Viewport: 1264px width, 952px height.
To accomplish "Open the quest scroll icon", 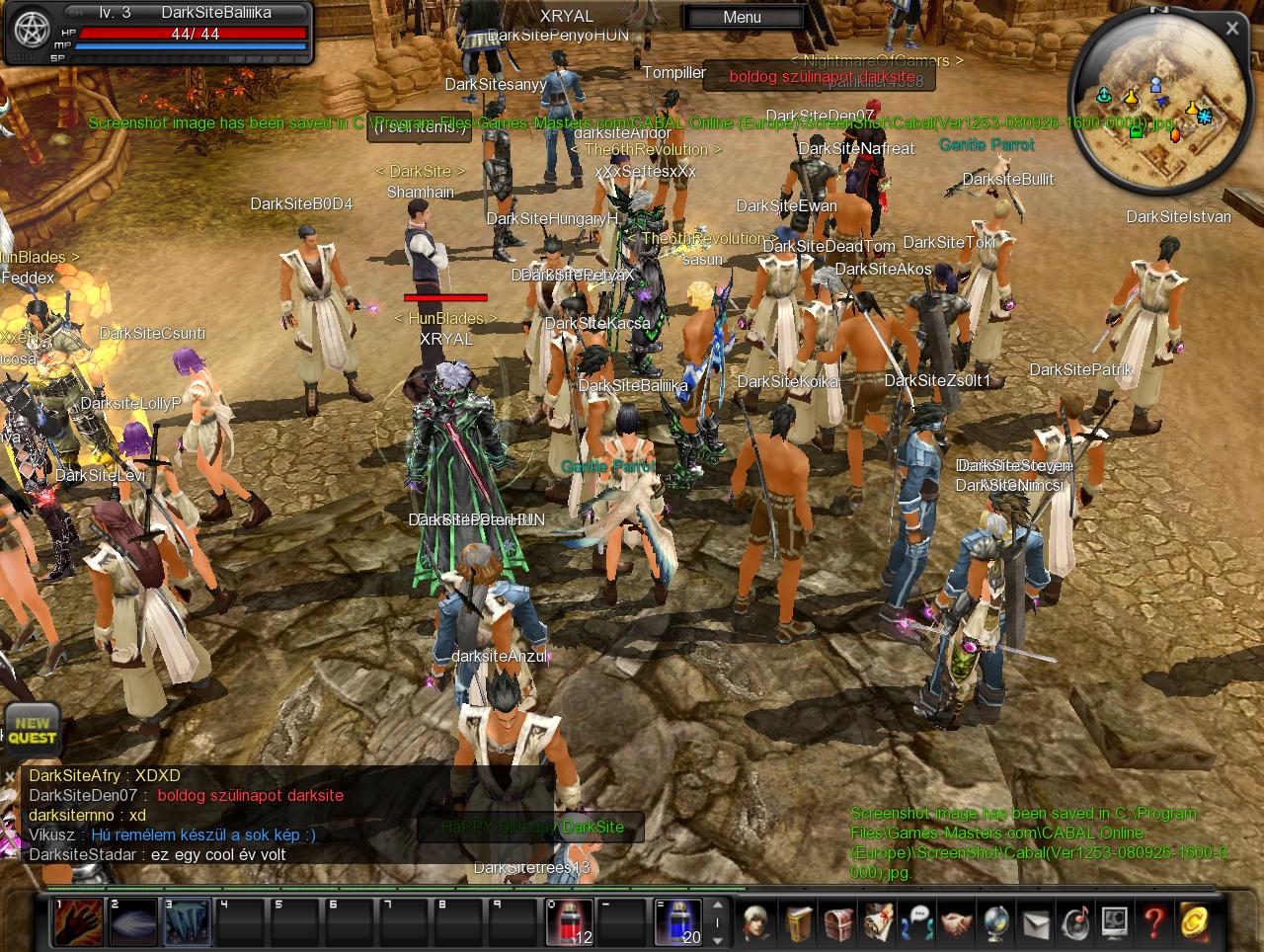I will [x=878, y=922].
